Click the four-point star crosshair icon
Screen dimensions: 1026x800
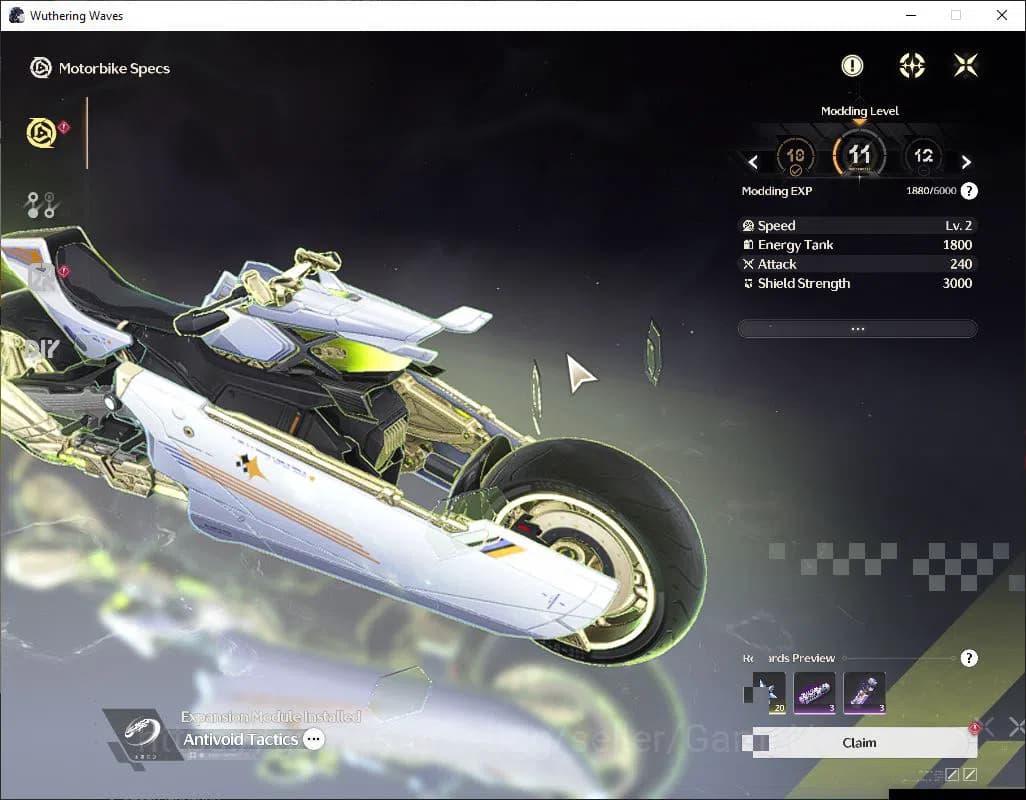tap(911, 66)
